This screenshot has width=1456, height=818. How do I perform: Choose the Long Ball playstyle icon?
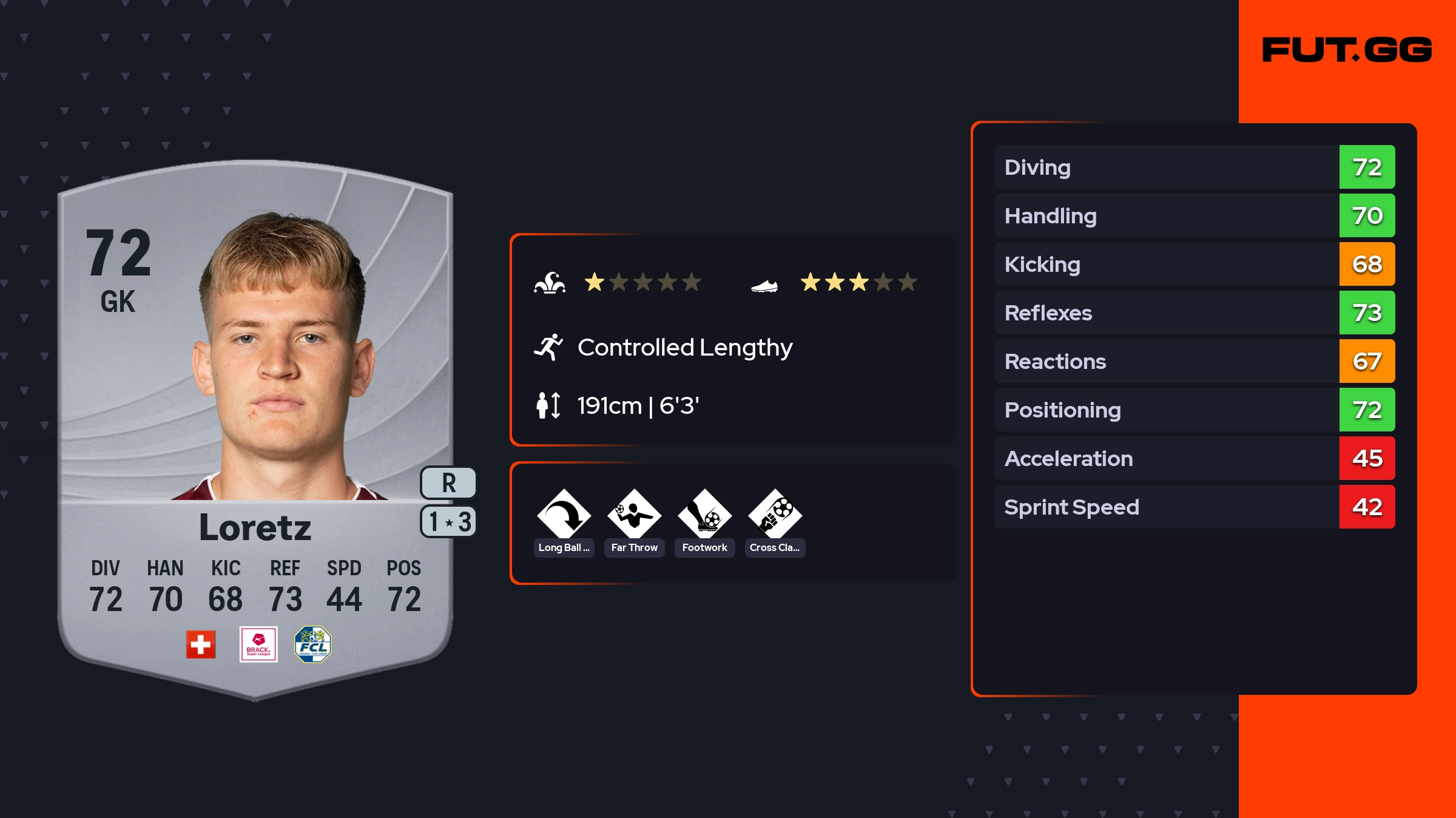[x=564, y=515]
